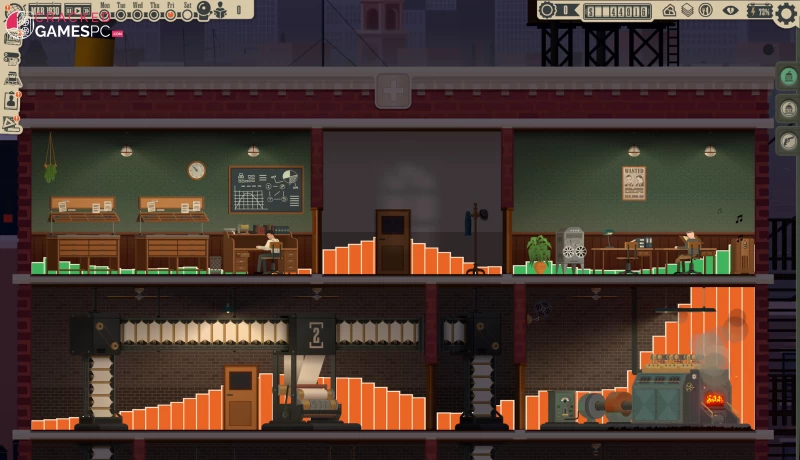Click the fast-forward speed button
800x460 pixels.
[x=84, y=11]
